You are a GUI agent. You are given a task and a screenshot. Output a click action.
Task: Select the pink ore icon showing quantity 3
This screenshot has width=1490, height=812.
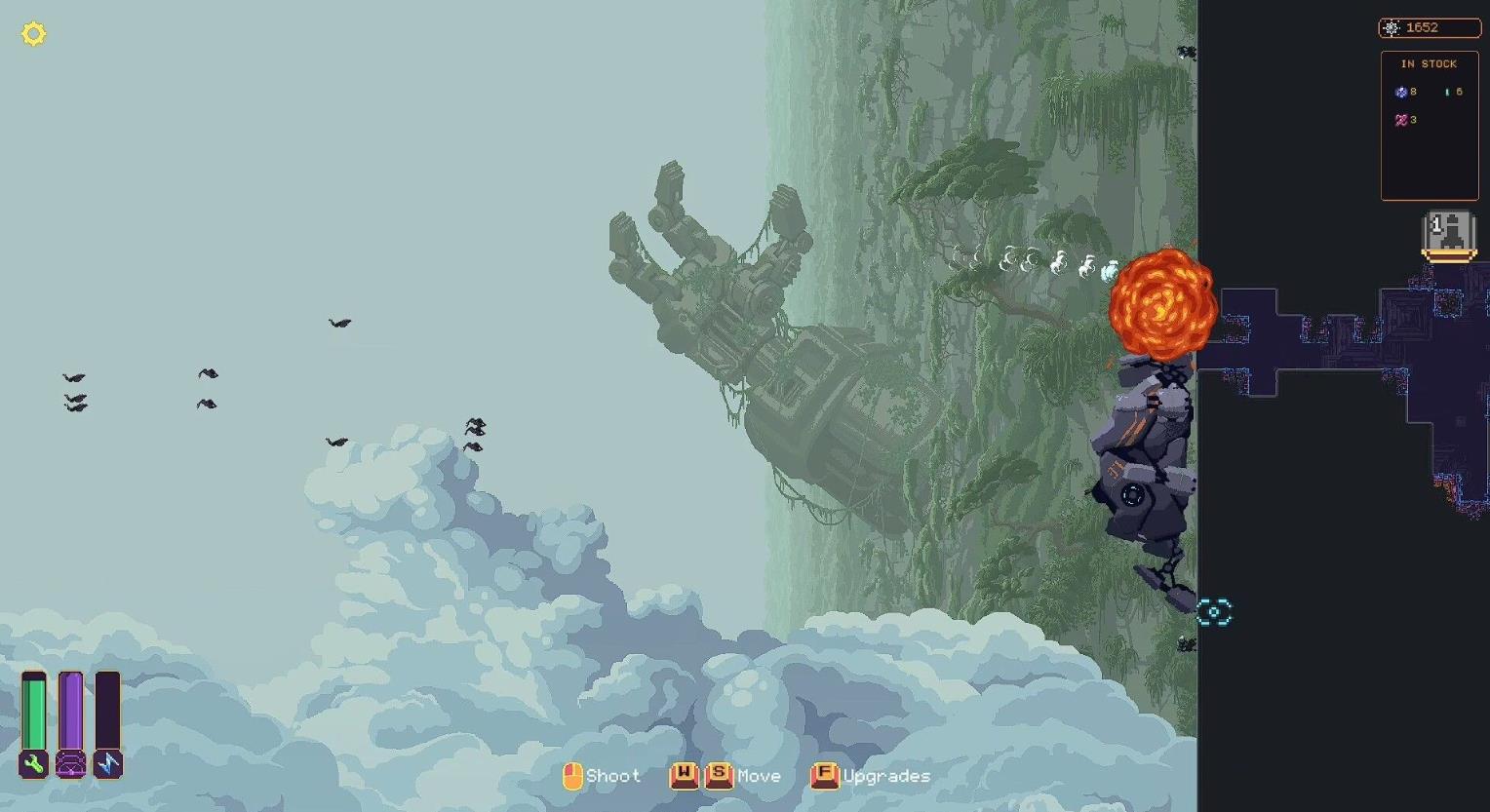point(1402,119)
